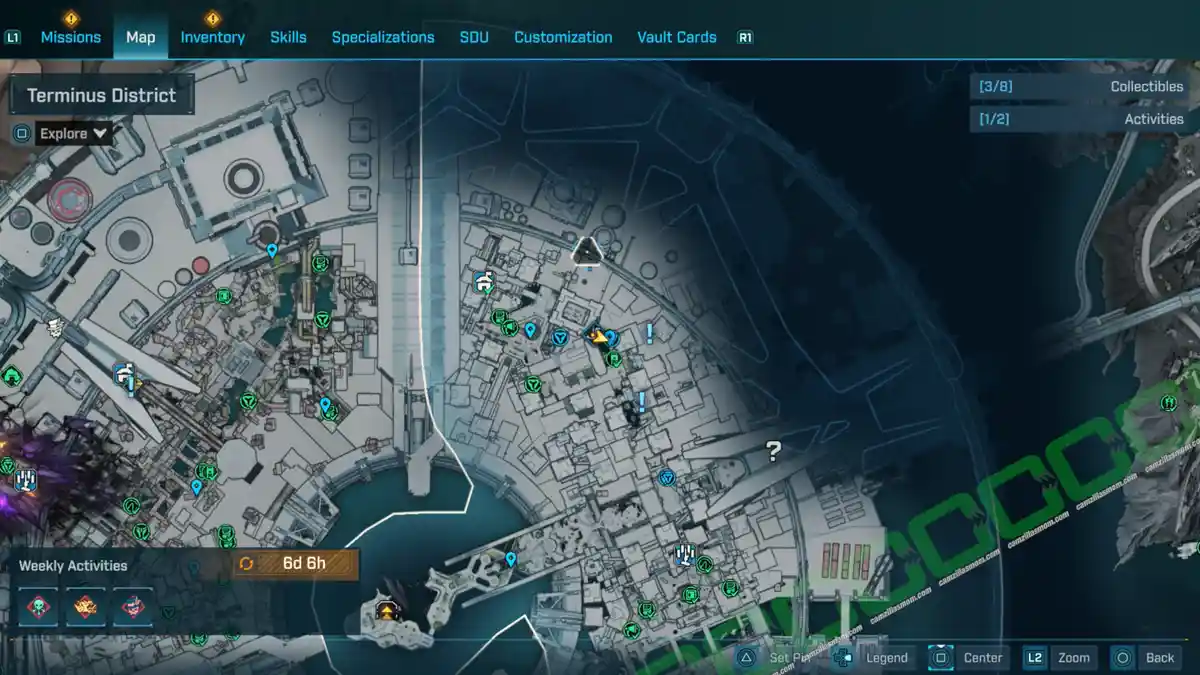The image size is (1200, 675).
Task: Go back from the map
Action: [x=1145, y=657]
